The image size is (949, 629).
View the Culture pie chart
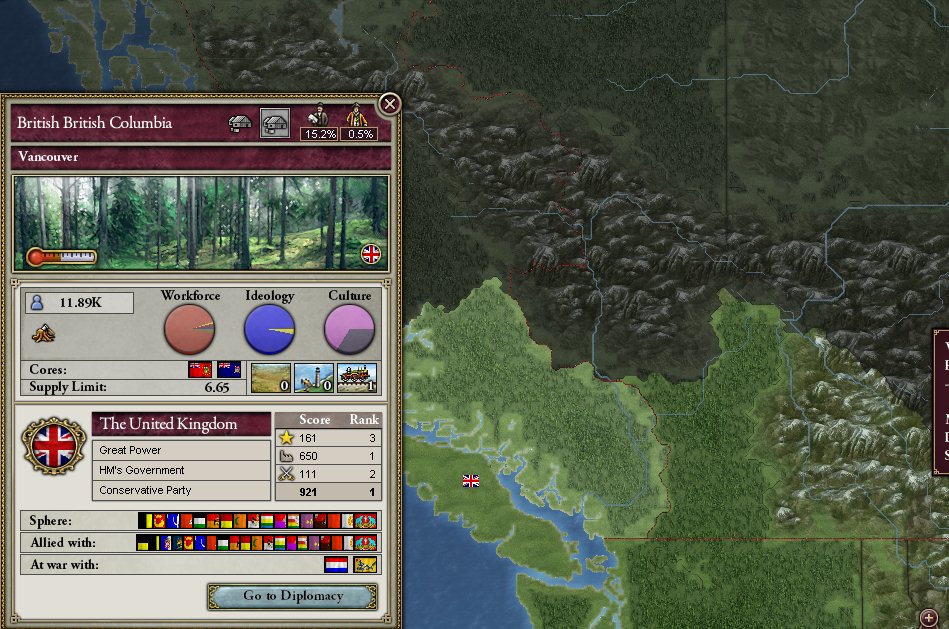click(349, 329)
